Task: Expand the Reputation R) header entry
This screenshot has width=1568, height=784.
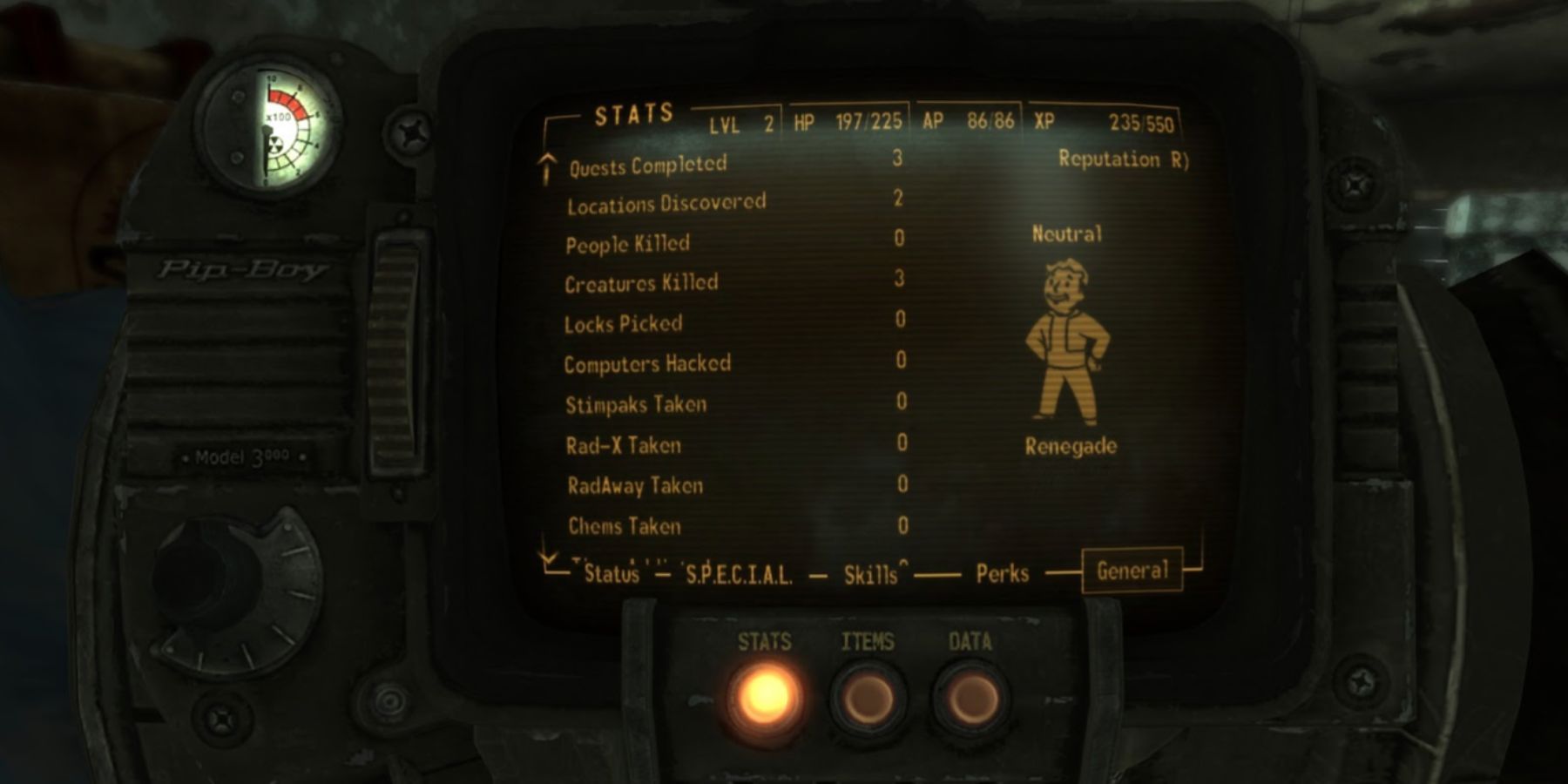Action: [x=1124, y=159]
